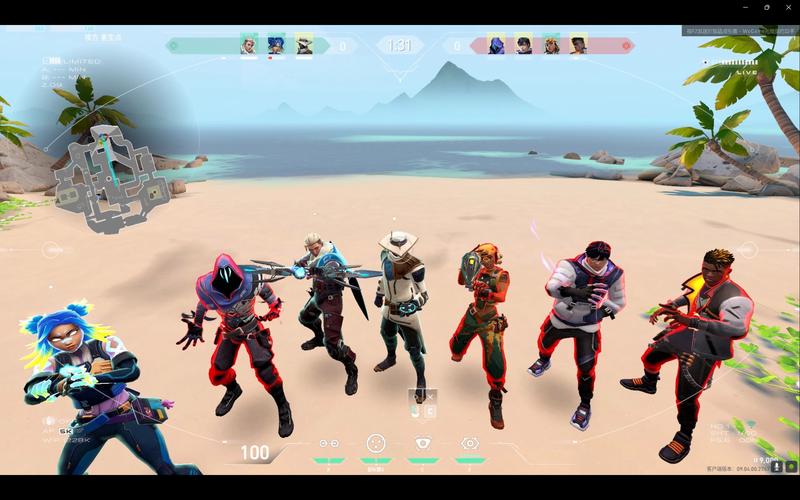The image size is (800, 500).
Task: Select the purple hooded agent portrait
Action: tap(495, 45)
